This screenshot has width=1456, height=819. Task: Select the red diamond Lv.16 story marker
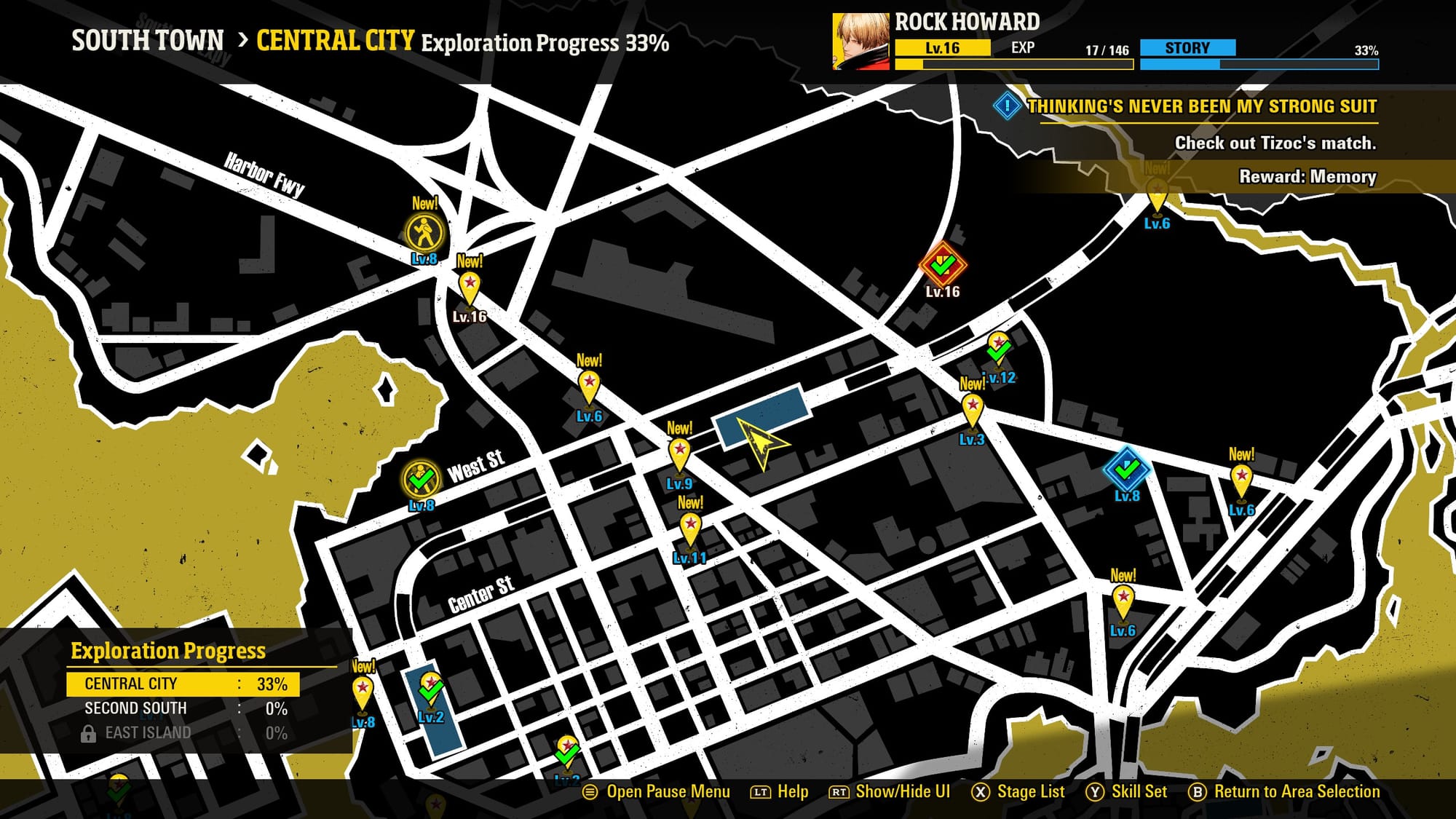click(943, 265)
